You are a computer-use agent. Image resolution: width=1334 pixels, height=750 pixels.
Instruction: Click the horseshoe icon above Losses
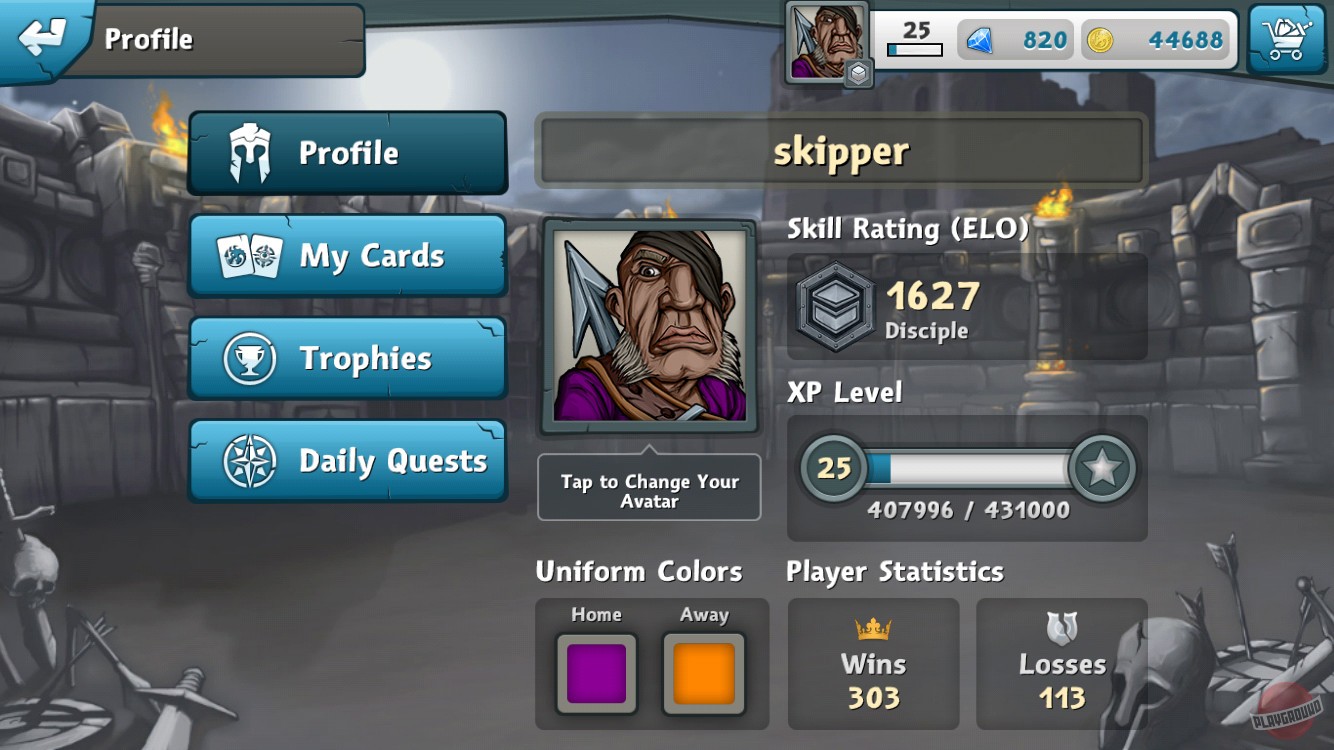pos(1062,630)
